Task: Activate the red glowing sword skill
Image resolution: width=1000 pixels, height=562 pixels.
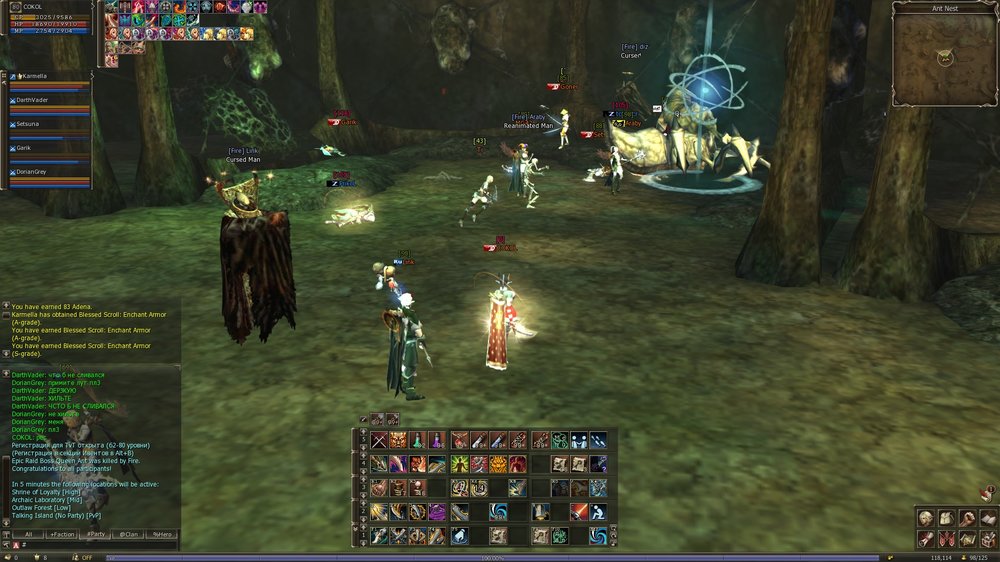Action: pyautogui.click(x=578, y=512)
